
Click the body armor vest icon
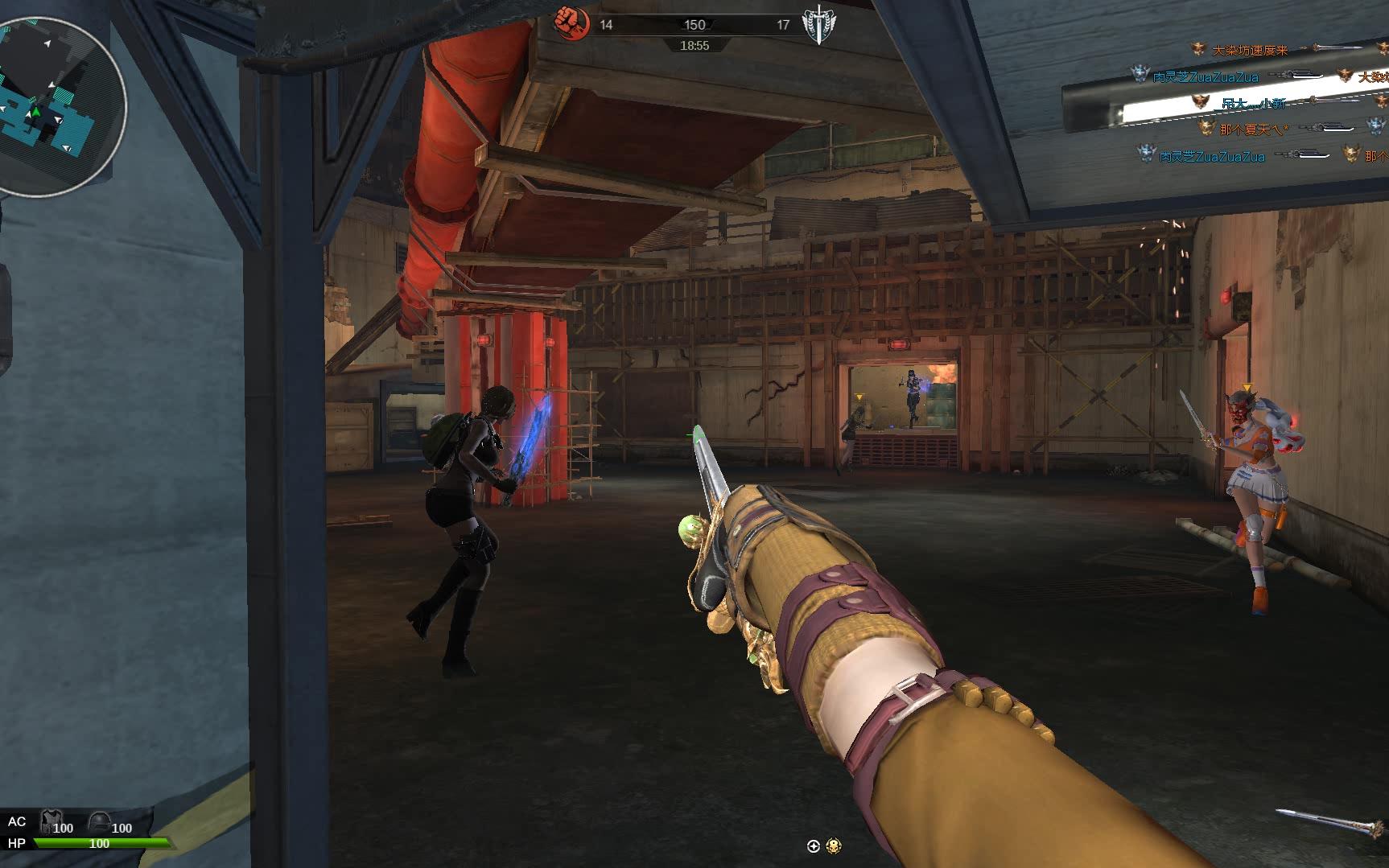(x=52, y=821)
